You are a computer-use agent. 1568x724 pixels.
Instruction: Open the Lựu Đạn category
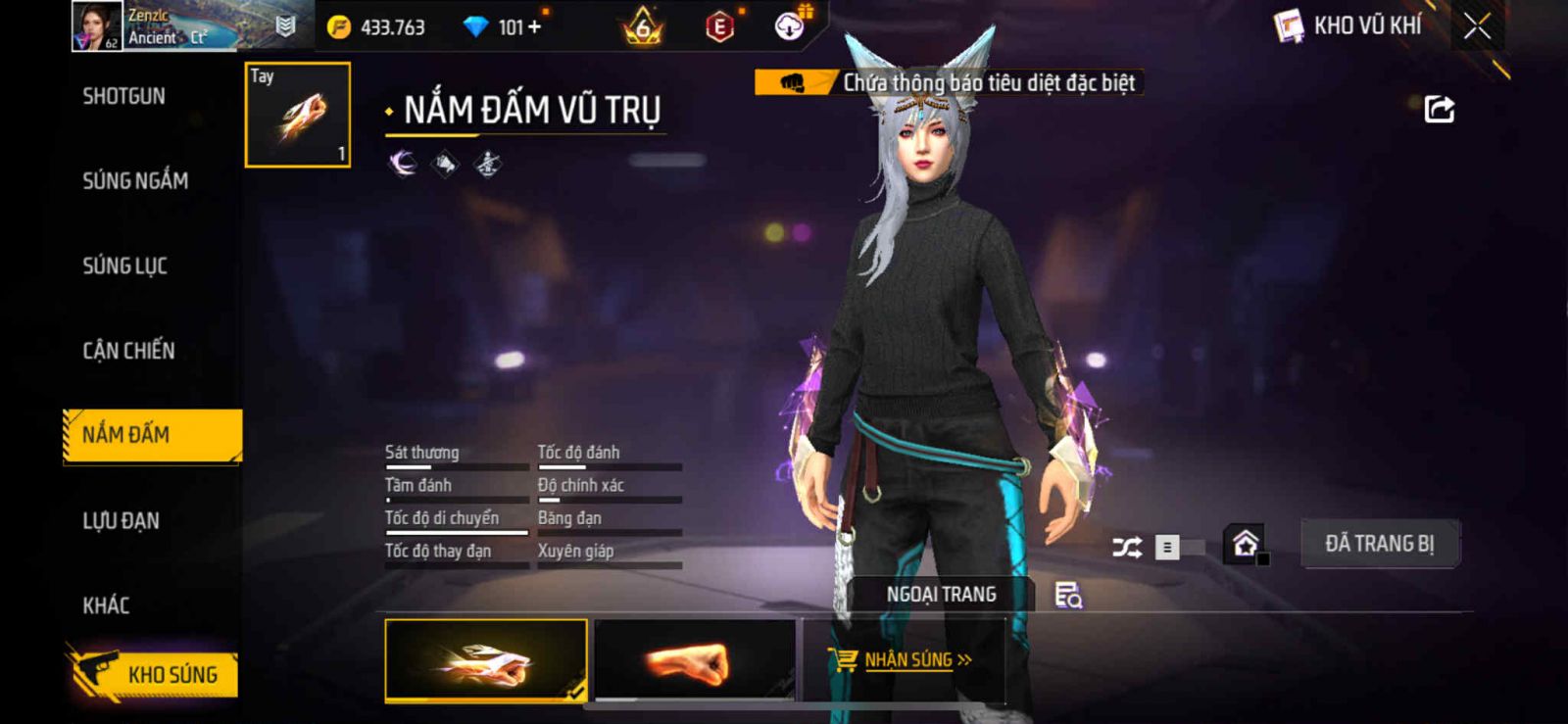point(121,520)
